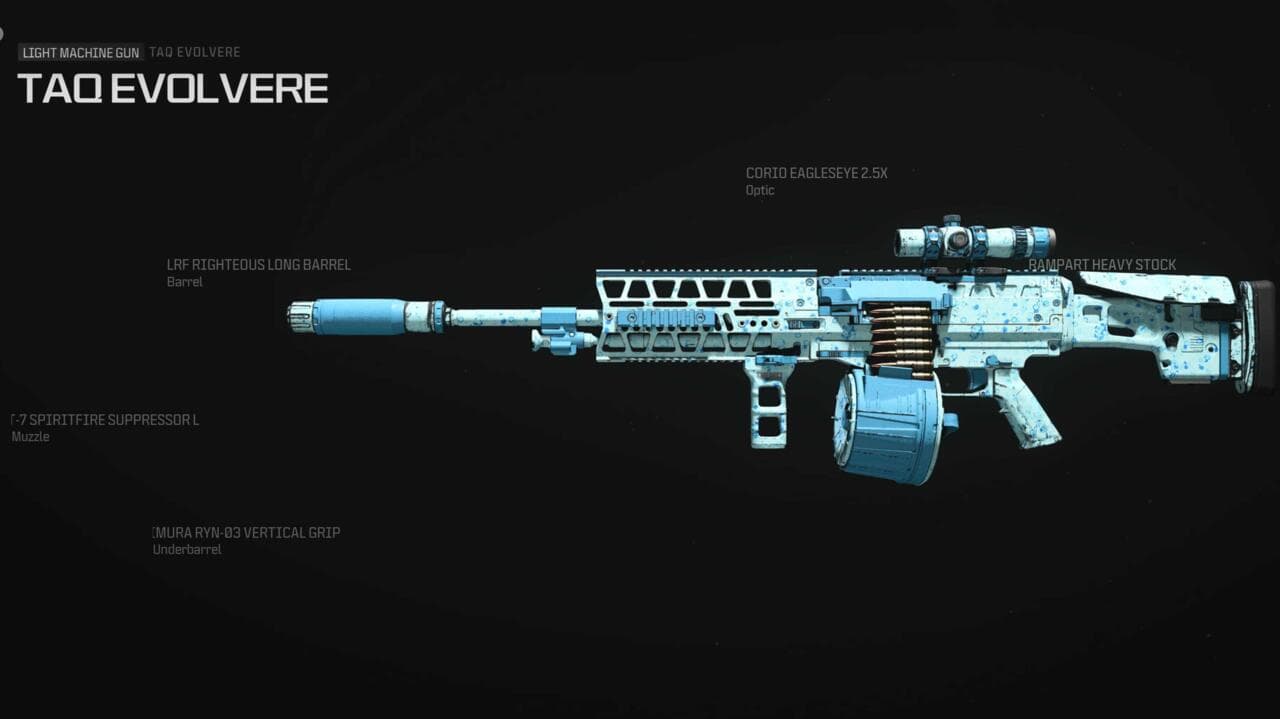Viewport: 1280px width, 719px height.
Task: Open the Rampart Heavy Stock attachment
Action: pos(1102,265)
